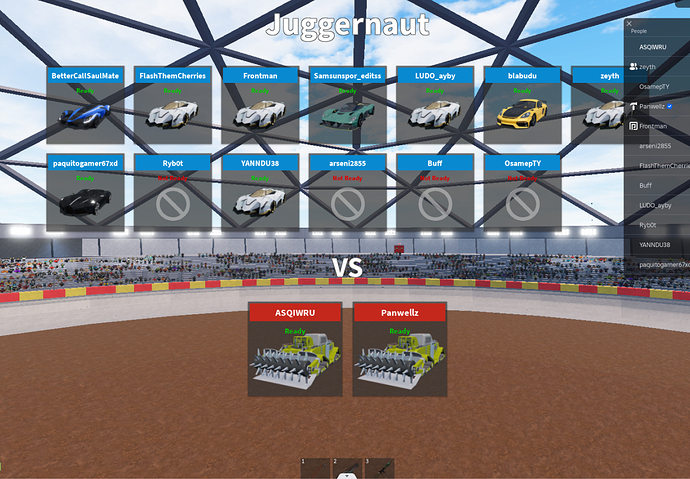Select Panwellz in the People list
690x479 pixels.
click(654, 106)
